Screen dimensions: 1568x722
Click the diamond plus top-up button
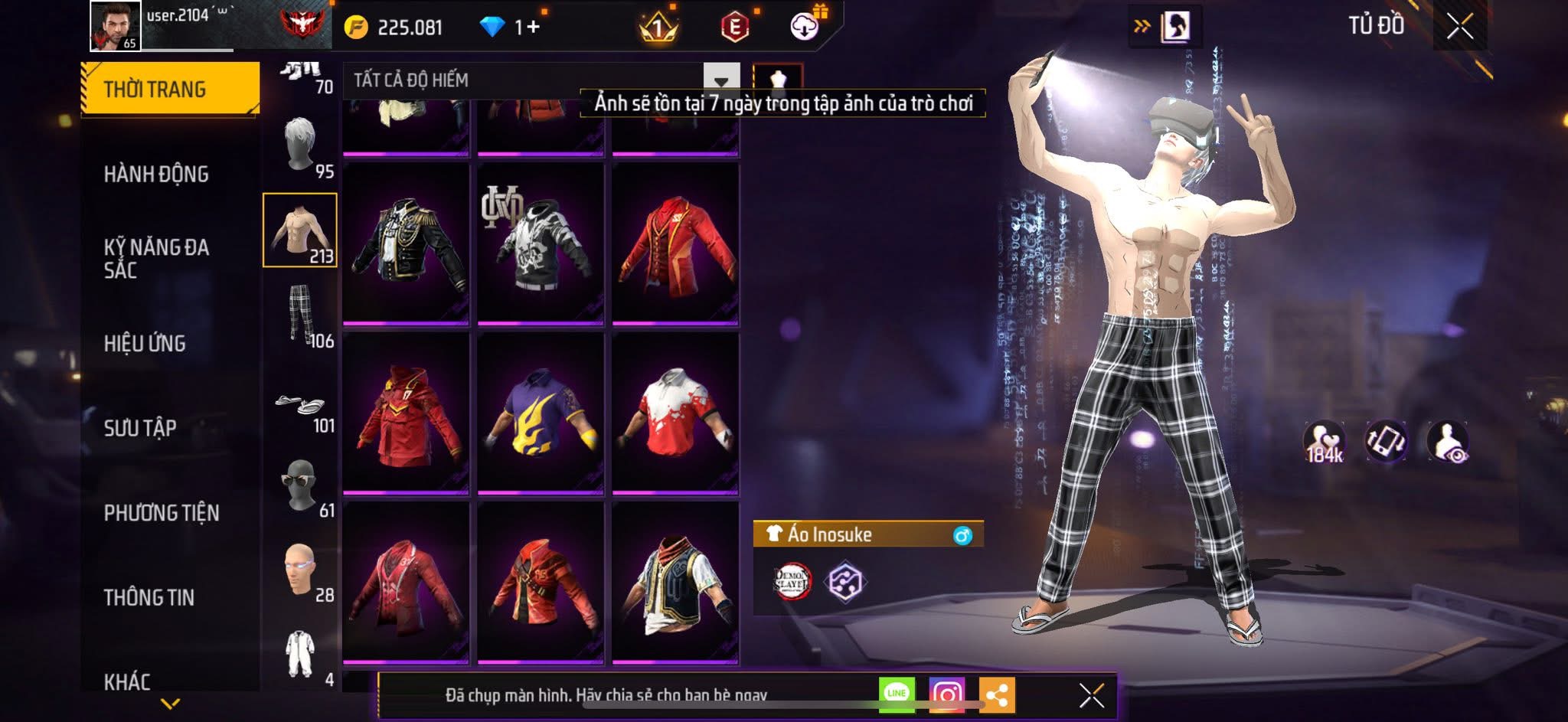click(528, 28)
